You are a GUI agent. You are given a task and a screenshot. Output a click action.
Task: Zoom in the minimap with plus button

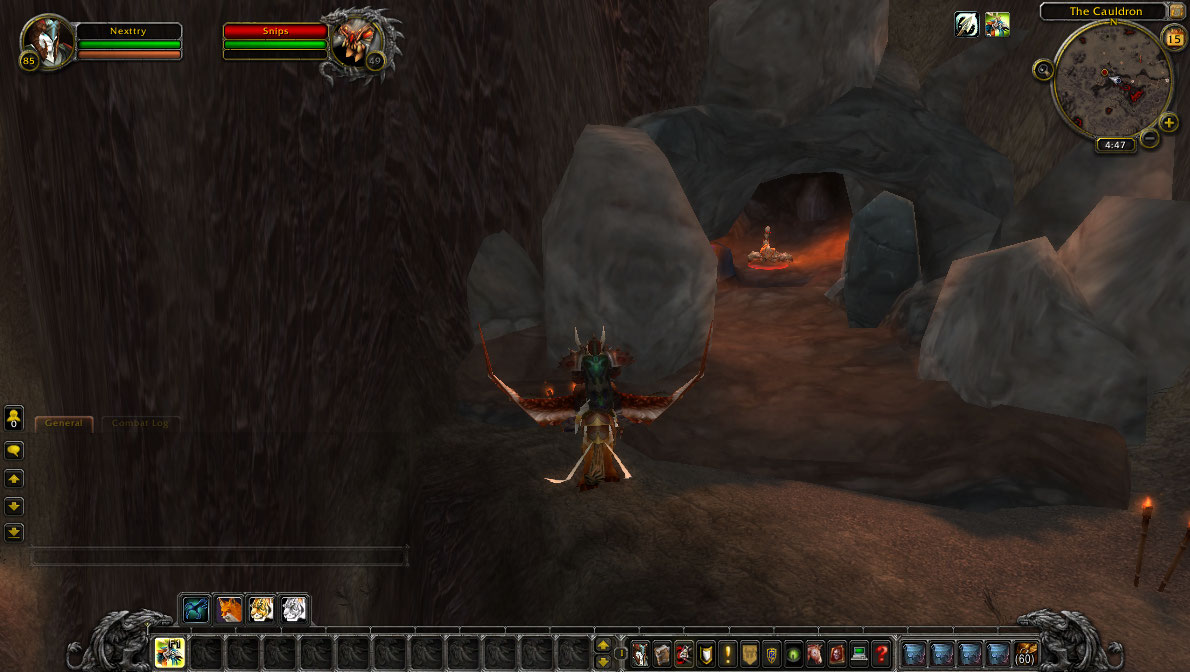(x=1169, y=123)
